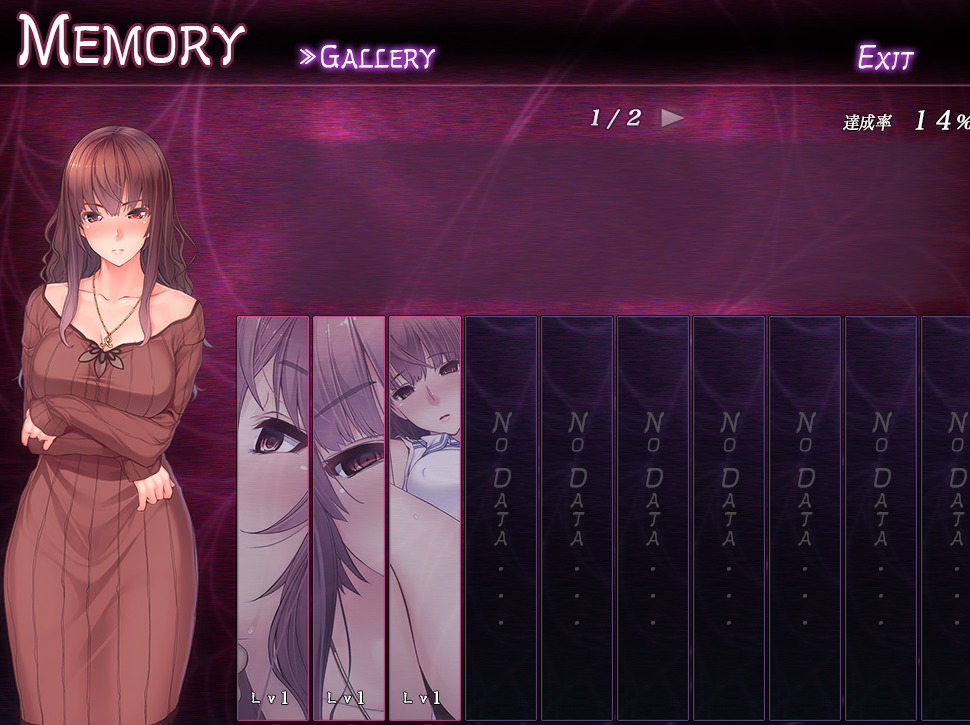The width and height of the screenshot is (970, 725).
Task: Switch to the Gallery section
Action: 368,57
